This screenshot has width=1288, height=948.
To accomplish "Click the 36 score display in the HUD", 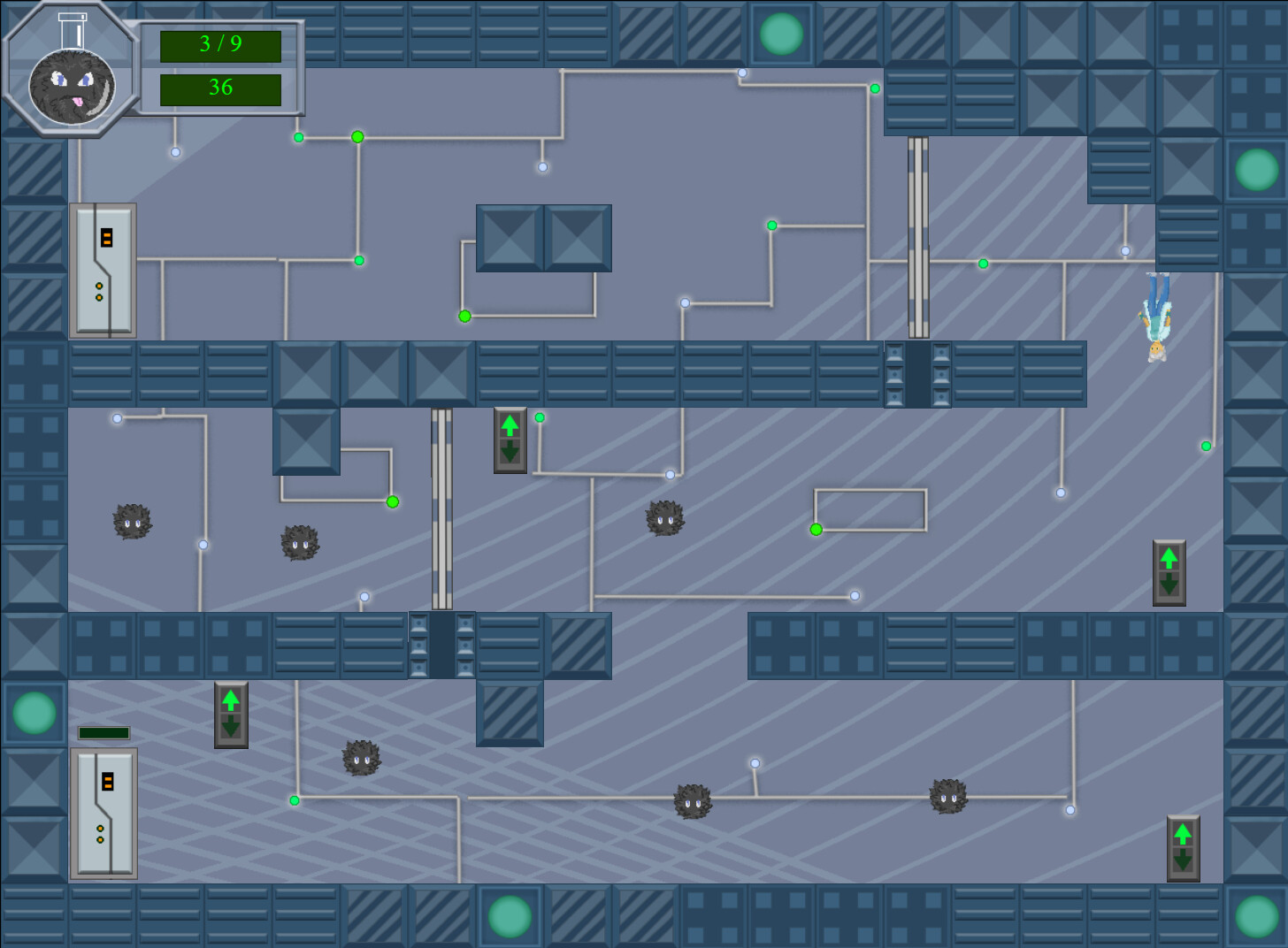I will pyautogui.click(x=219, y=88).
